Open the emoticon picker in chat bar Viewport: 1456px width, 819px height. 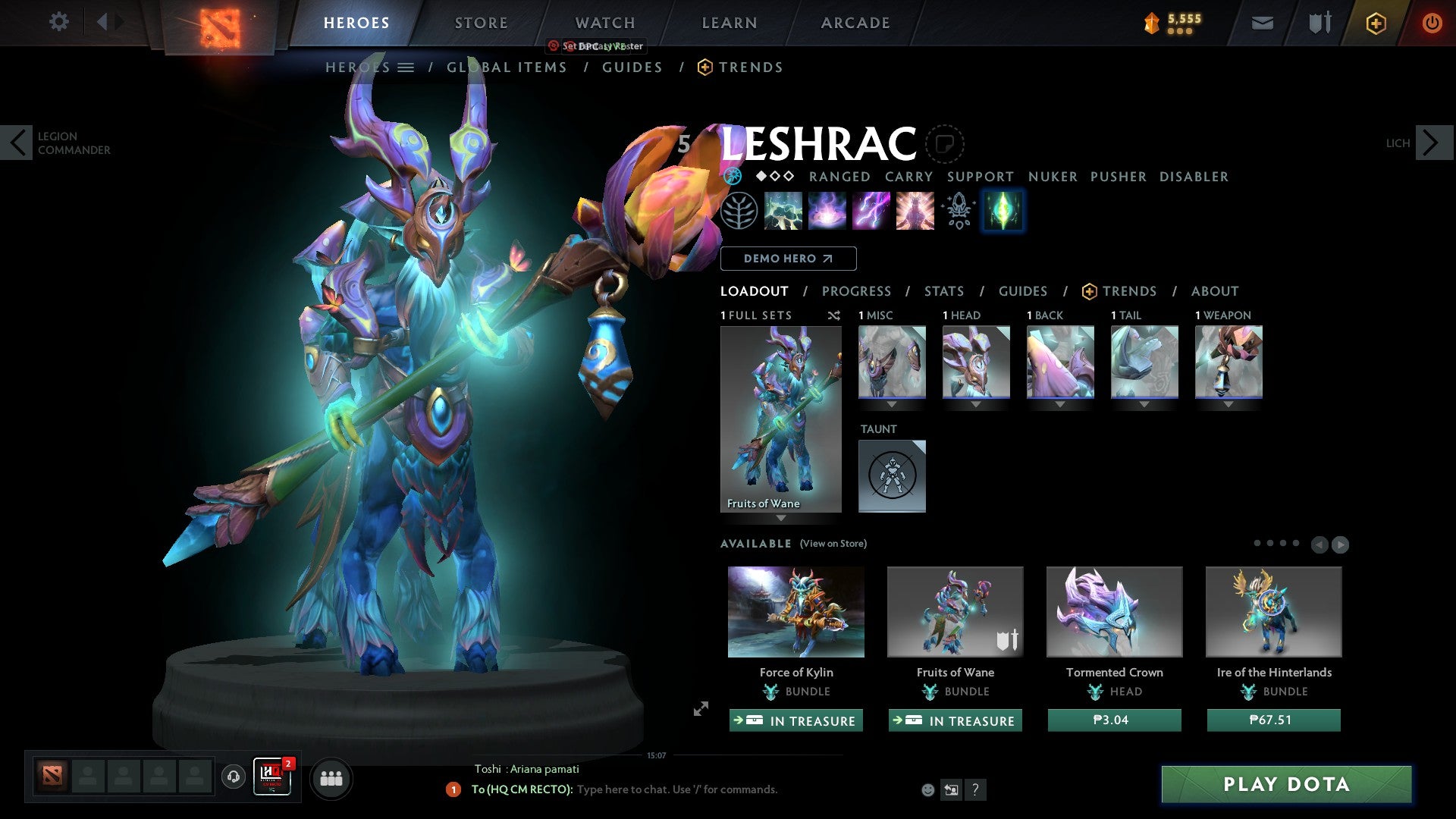[x=927, y=789]
